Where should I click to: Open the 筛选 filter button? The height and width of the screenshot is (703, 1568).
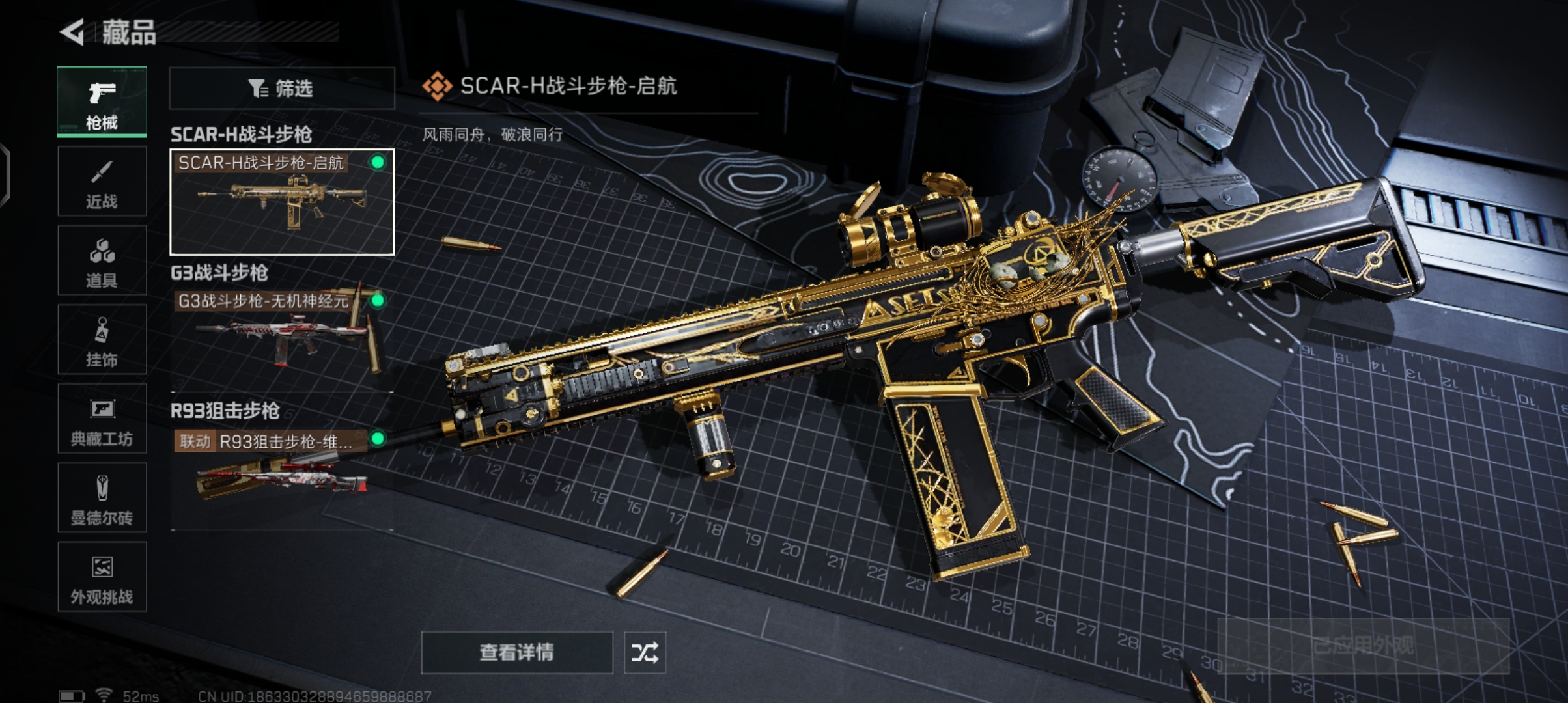tap(281, 88)
